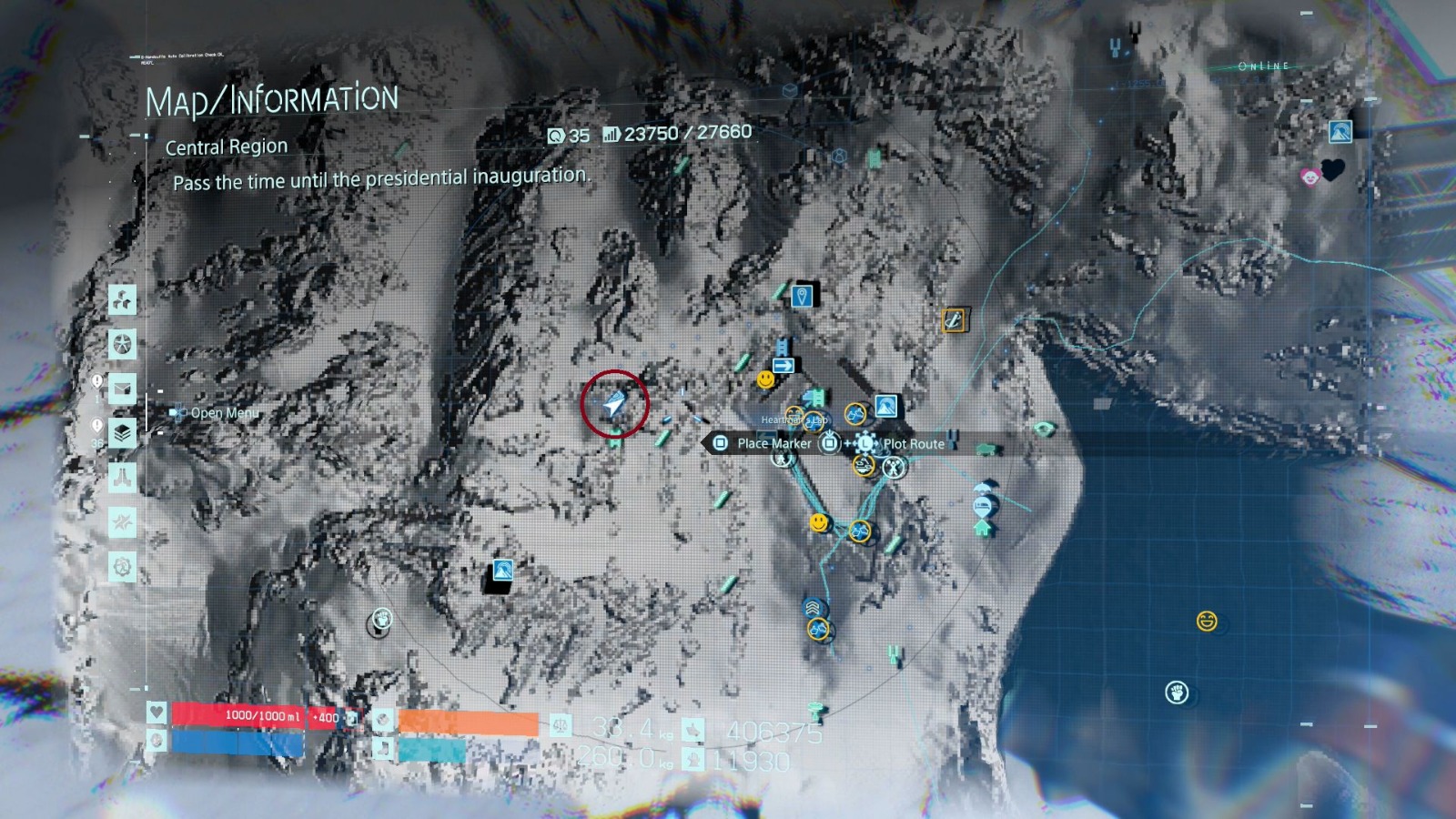The width and height of the screenshot is (1456, 819).
Task: Click the timefall shelter umbrella icon on the map
Action: [x=982, y=488]
